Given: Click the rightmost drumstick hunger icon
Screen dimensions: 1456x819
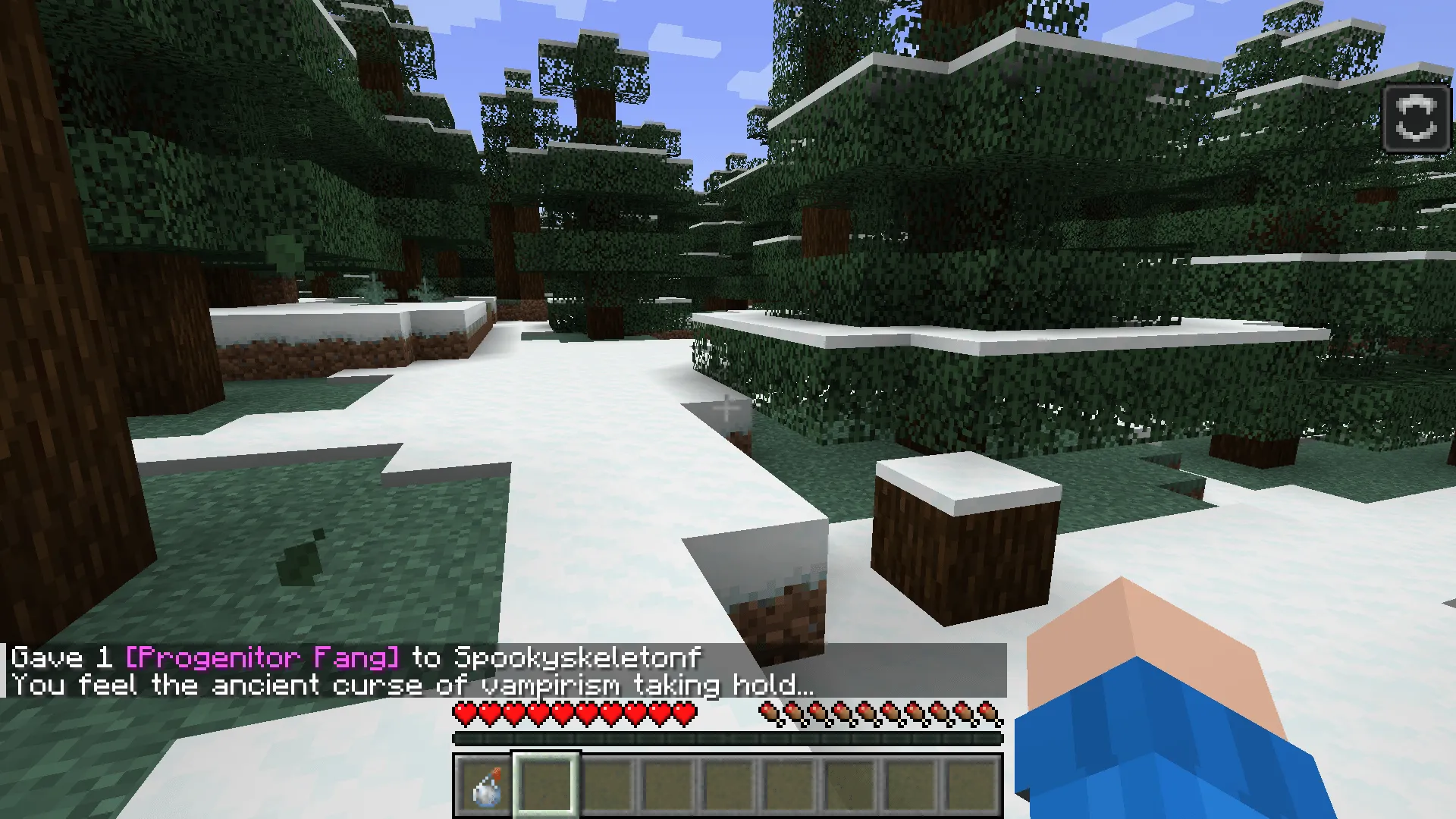Looking at the screenshot, I should [x=993, y=714].
